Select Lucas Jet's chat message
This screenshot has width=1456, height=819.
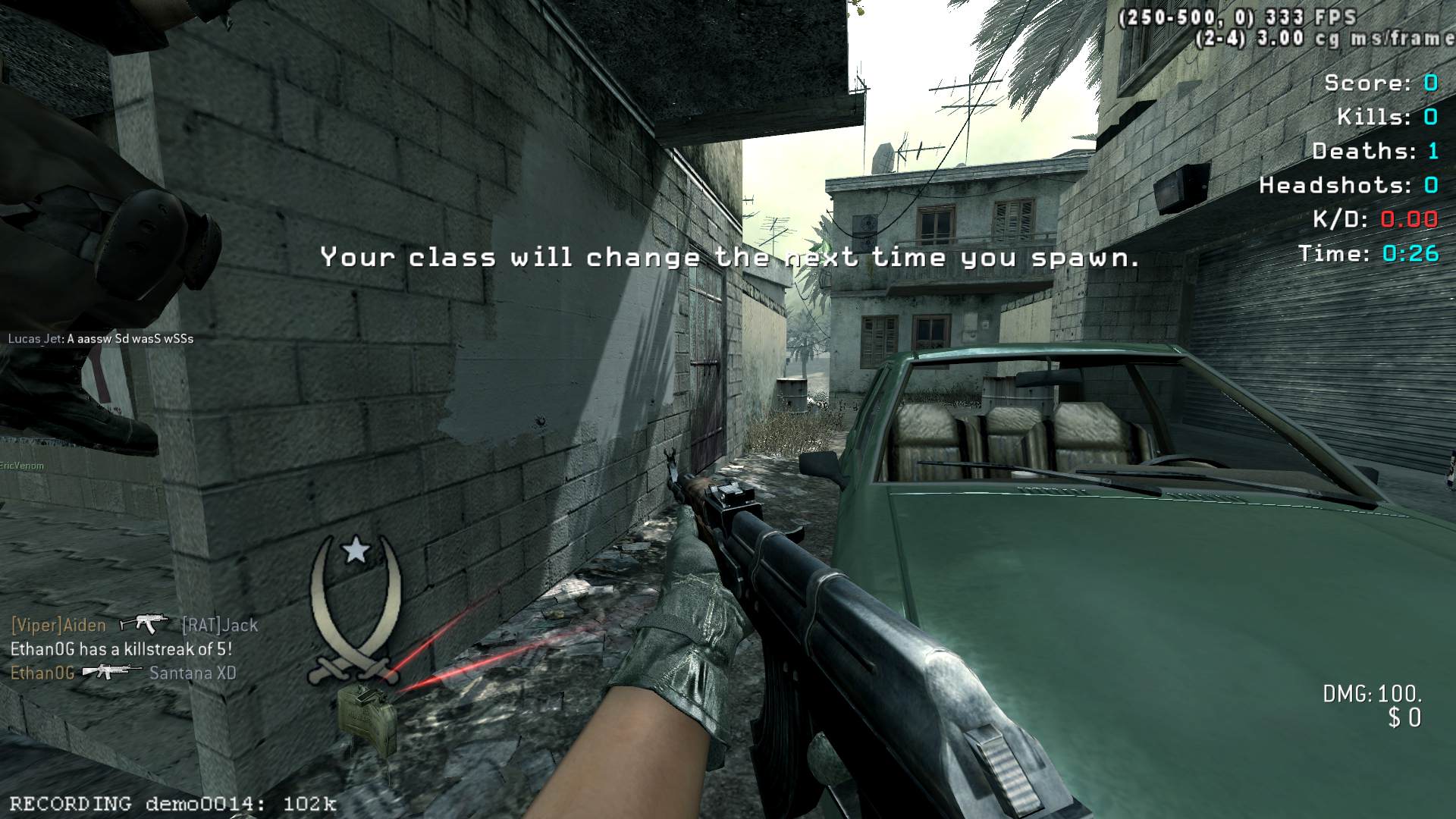pos(101,339)
